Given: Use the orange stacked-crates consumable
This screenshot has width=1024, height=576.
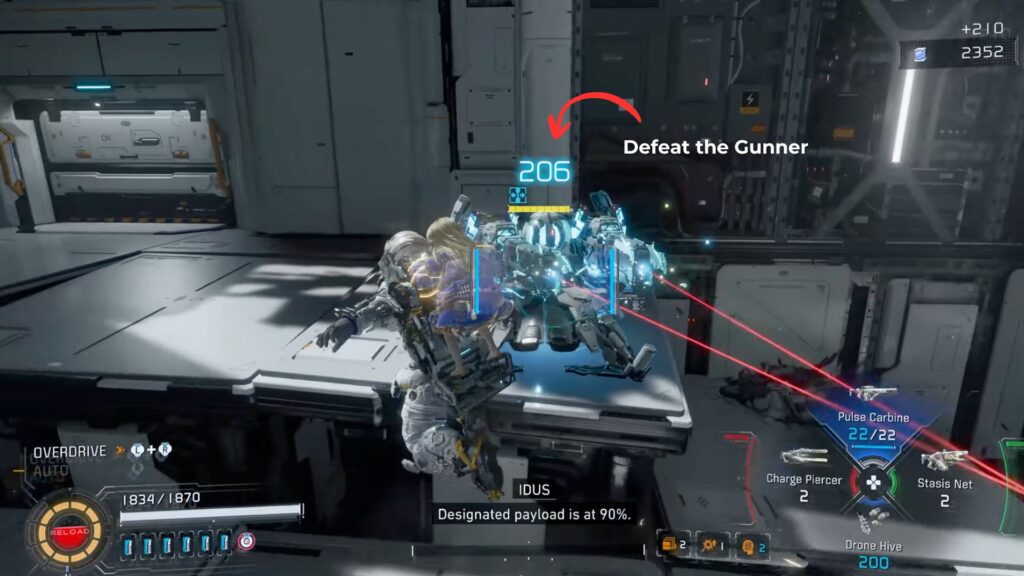Looking at the screenshot, I should pos(668,545).
